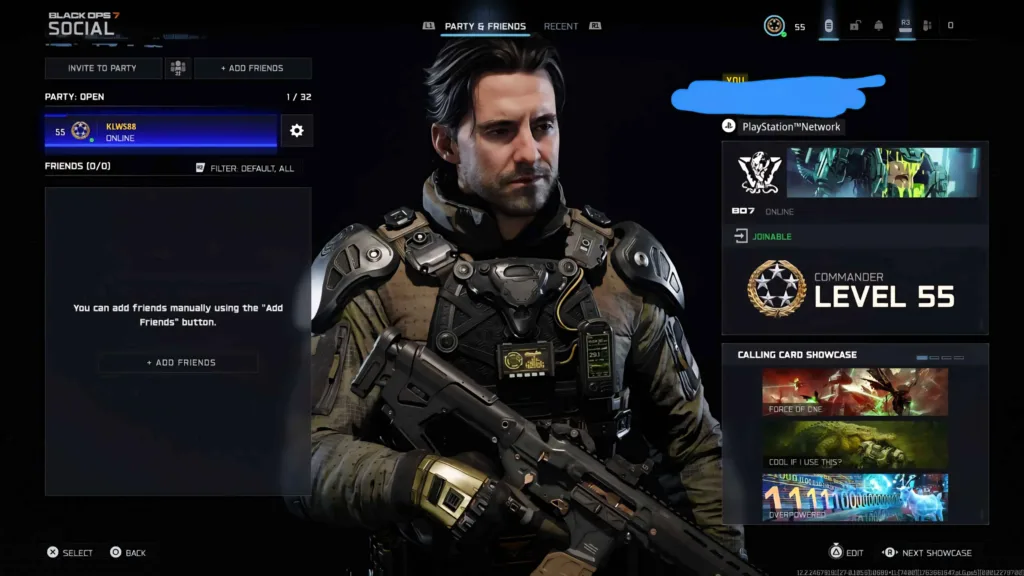1024x576 pixels.
Task: Select the Force of One calling card
Action: pos(855,391)
